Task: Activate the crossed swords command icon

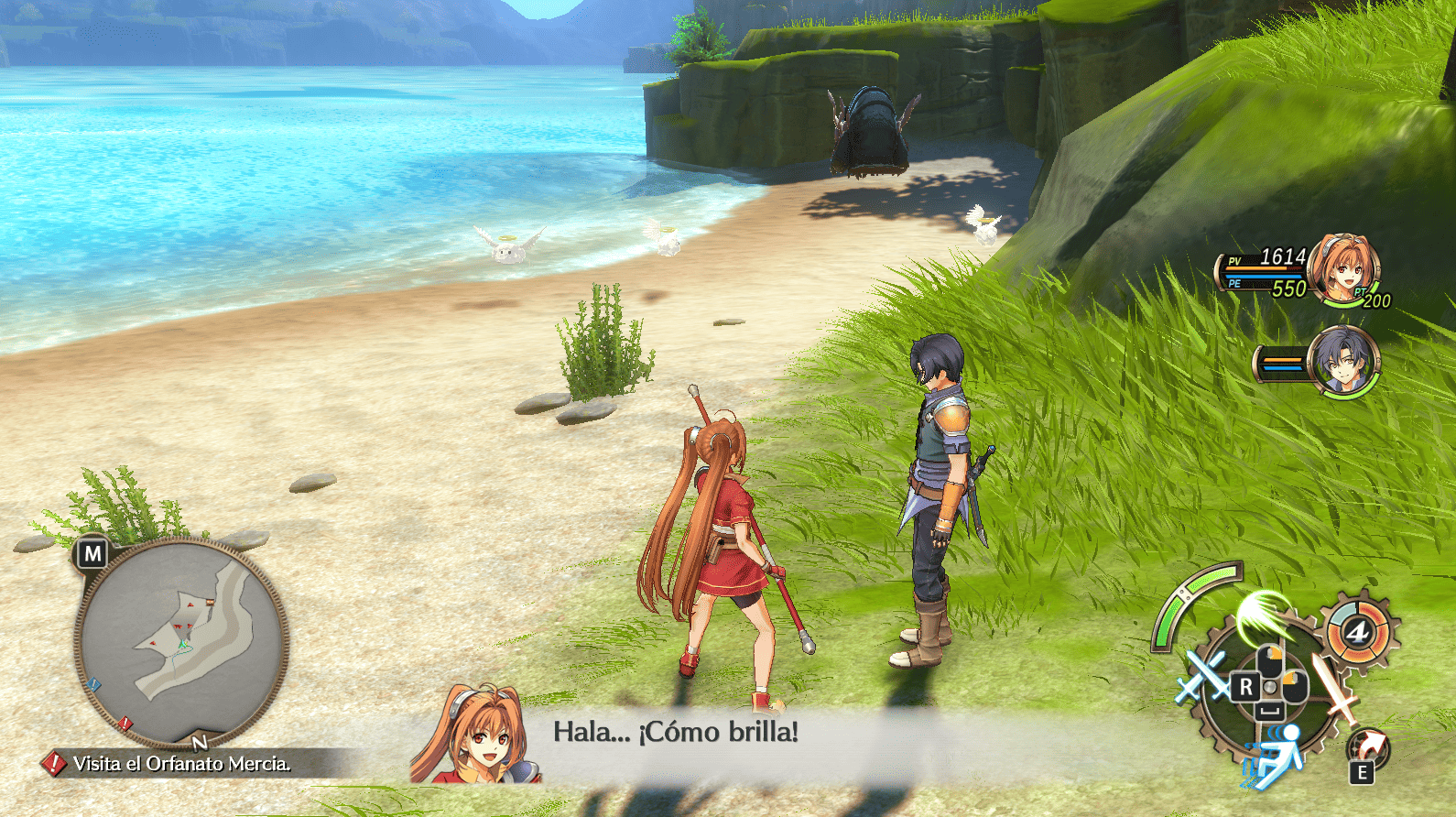Action: (1201, 677)
